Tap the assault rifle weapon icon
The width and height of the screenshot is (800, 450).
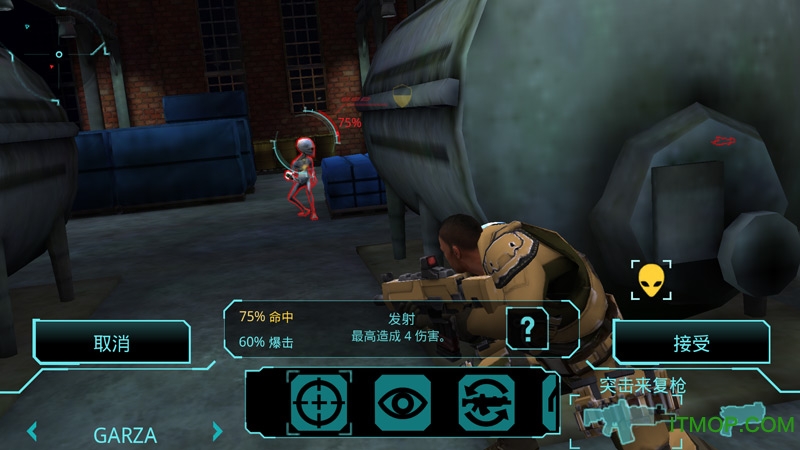(x=622, y=417)
